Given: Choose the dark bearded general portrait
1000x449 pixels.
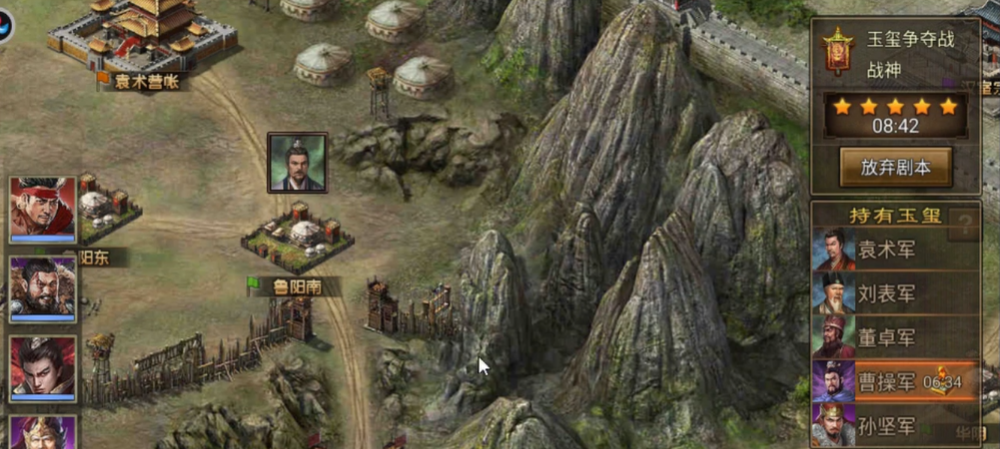Looking at the screenshot, I should point(43,289).
